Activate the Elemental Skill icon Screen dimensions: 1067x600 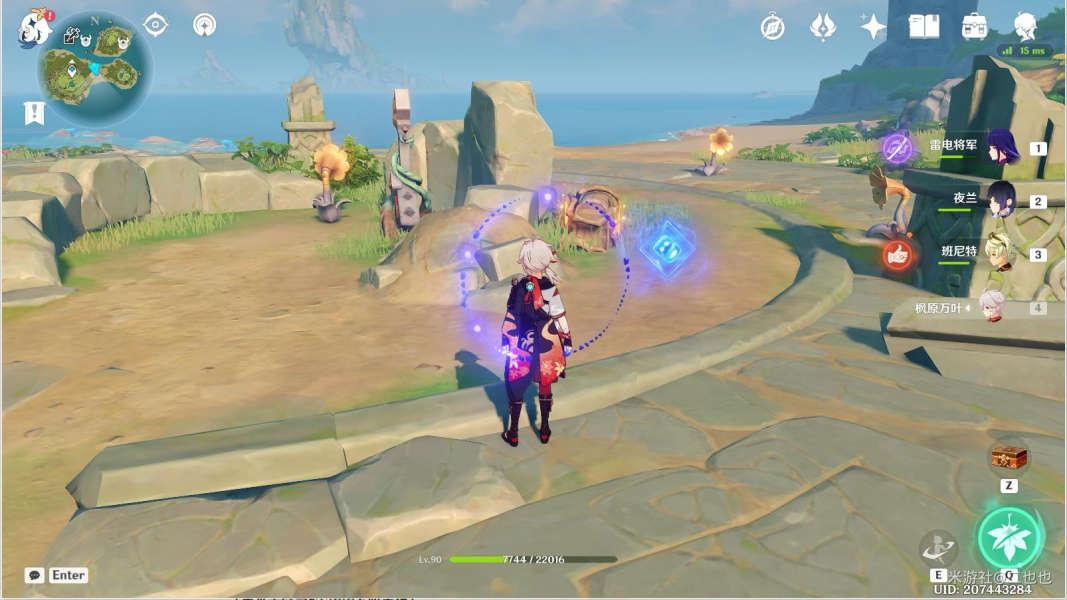937,547
